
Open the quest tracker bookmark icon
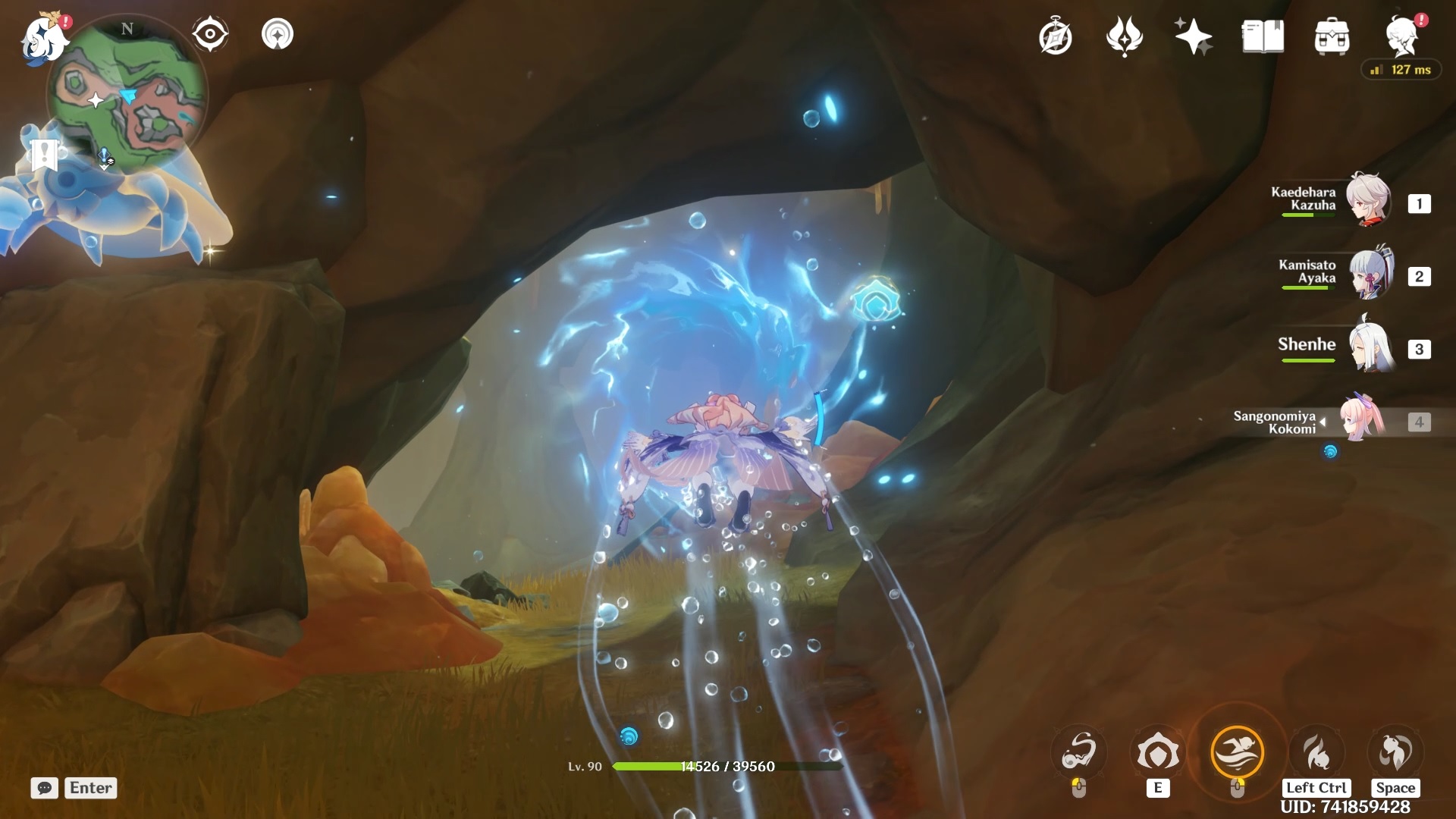click(44, 154)
